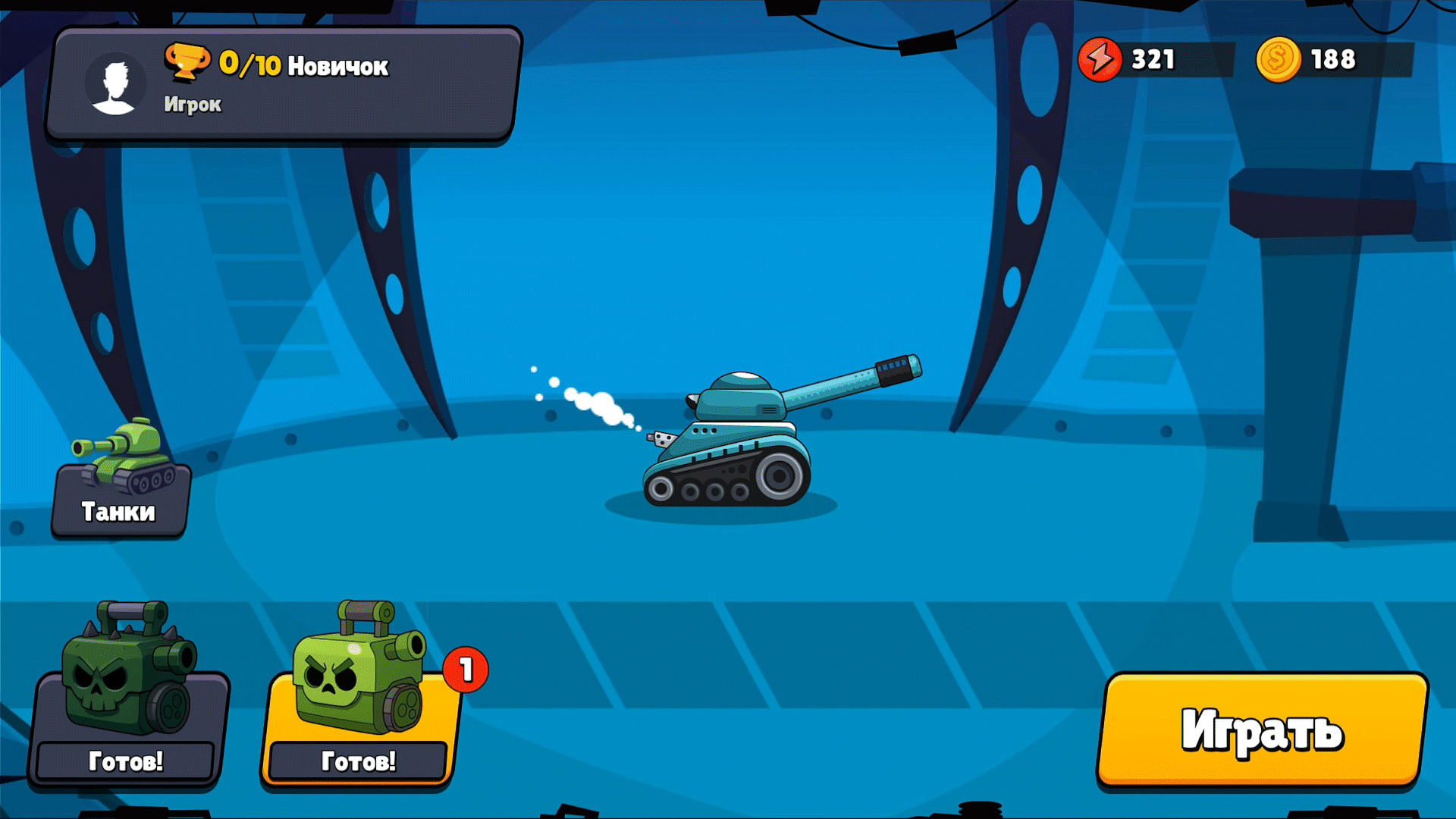Click the Готов! label under the green crate
The image size is (1456, 819).
[356, 760]
